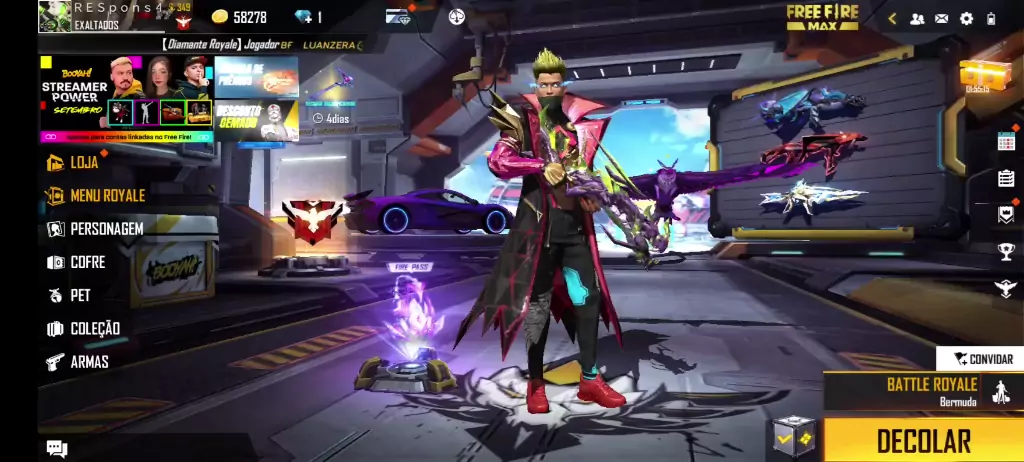
Task: Claim the golden timed reward crate
Action: click(x=982, y=75)
